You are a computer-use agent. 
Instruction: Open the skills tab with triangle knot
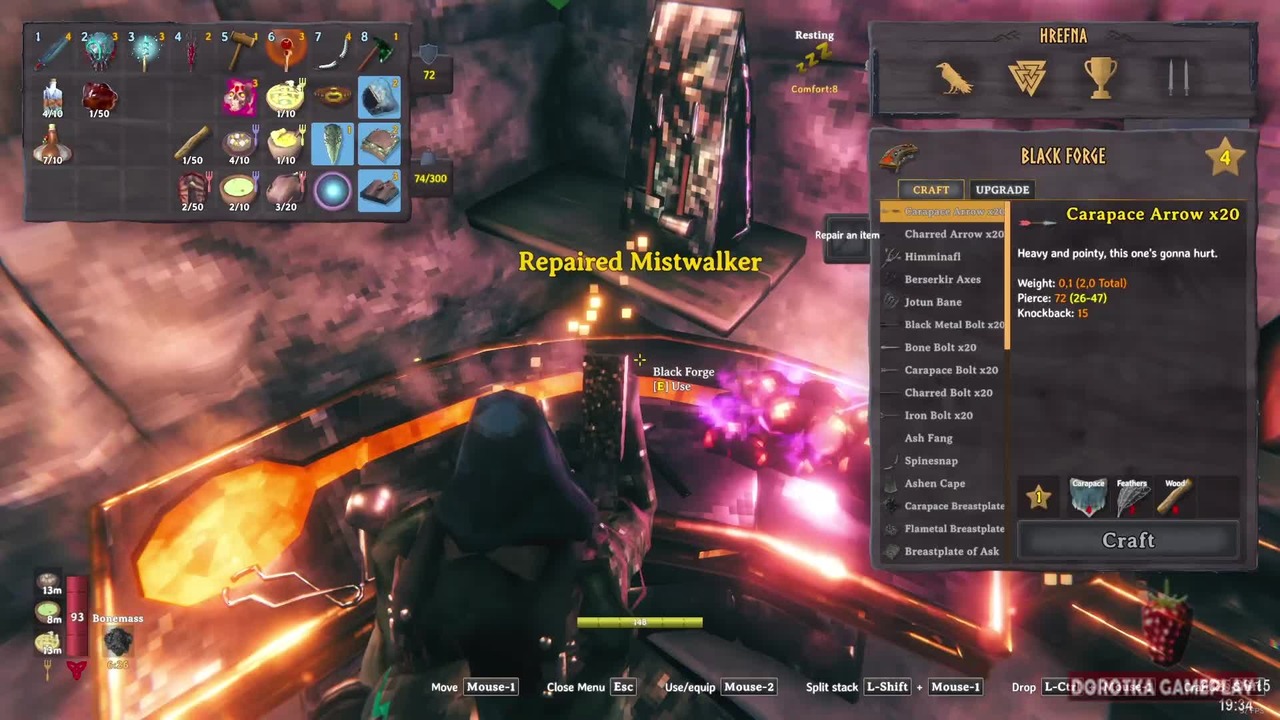(1027, 78)
